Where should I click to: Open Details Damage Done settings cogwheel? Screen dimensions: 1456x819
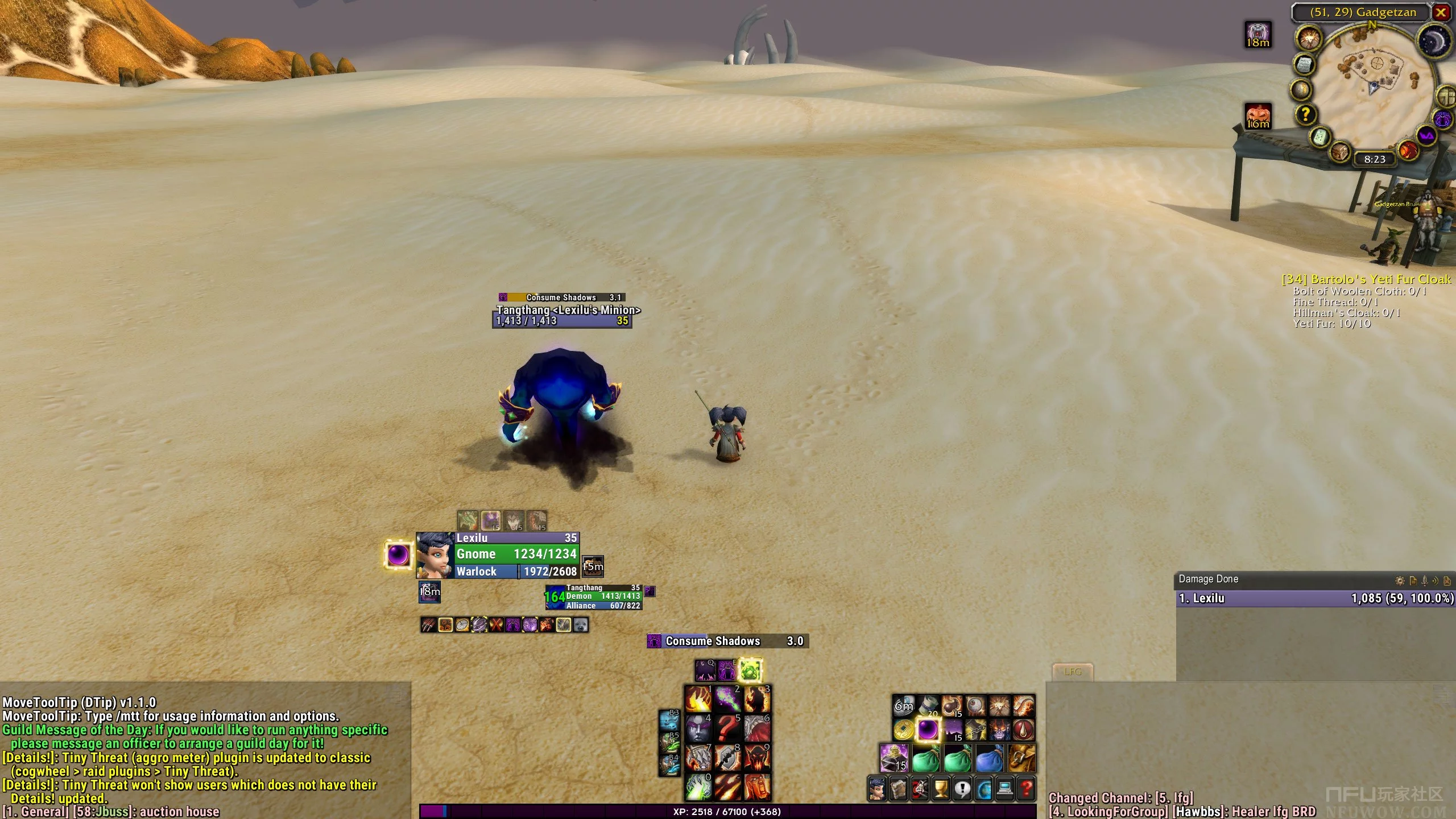[x=1400, y=581]
